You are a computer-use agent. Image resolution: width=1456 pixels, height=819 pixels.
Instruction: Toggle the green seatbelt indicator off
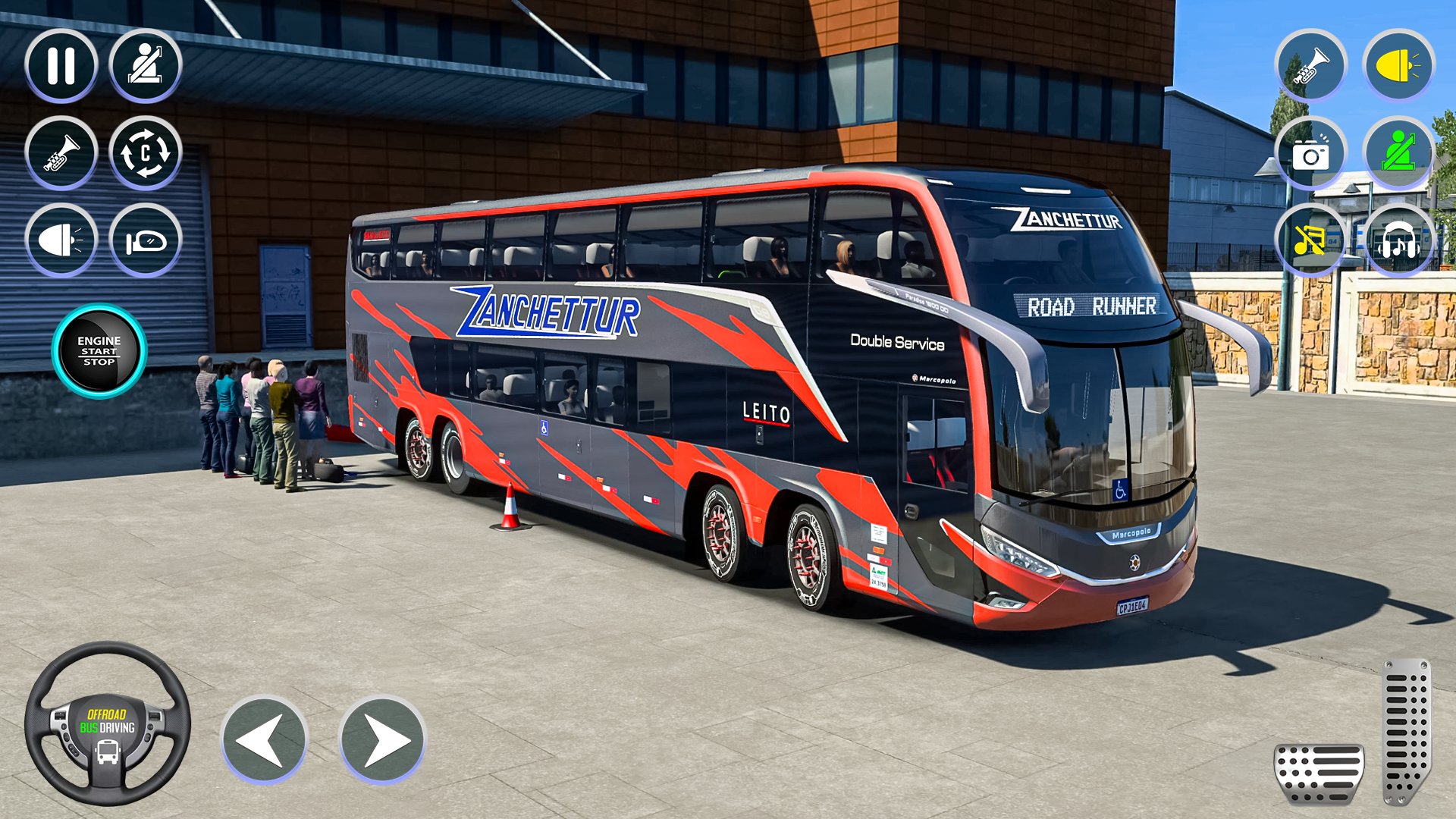1399,152
